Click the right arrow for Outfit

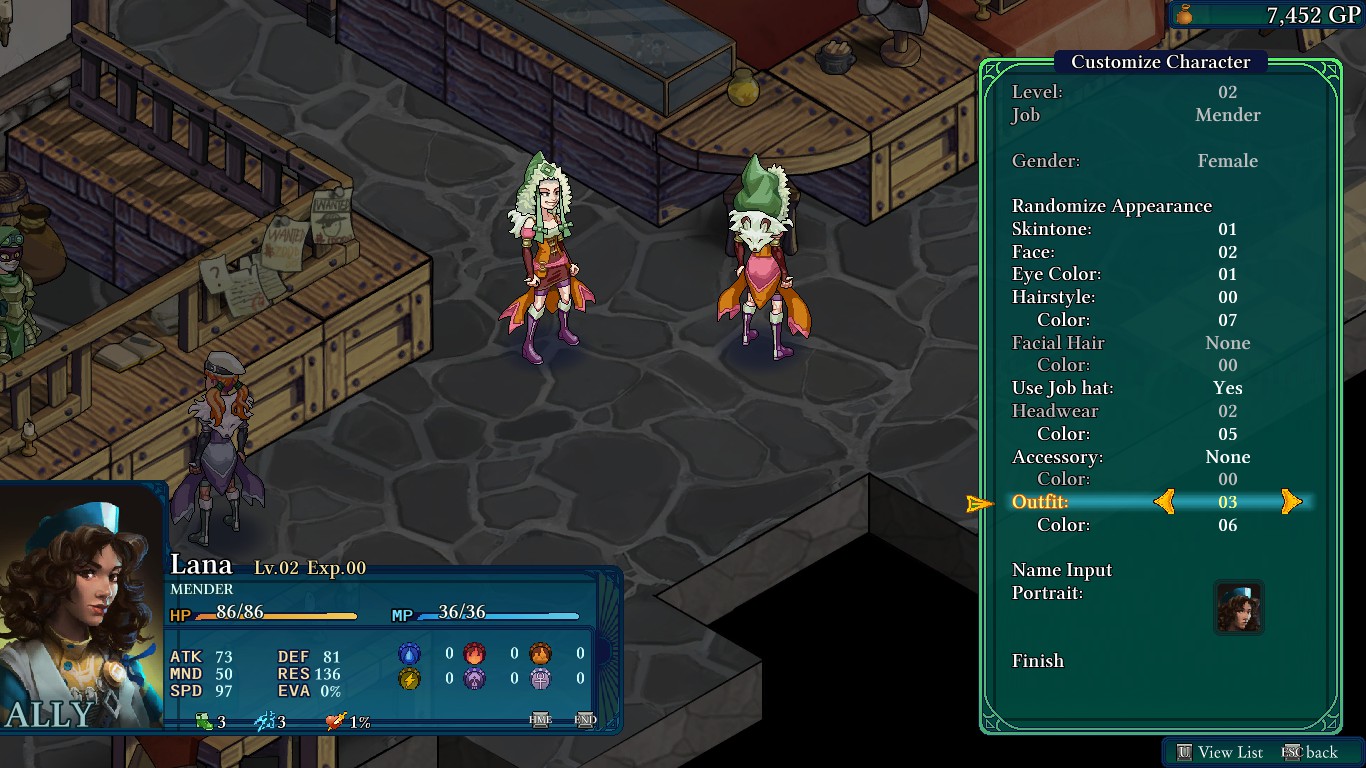point(1291,502)
